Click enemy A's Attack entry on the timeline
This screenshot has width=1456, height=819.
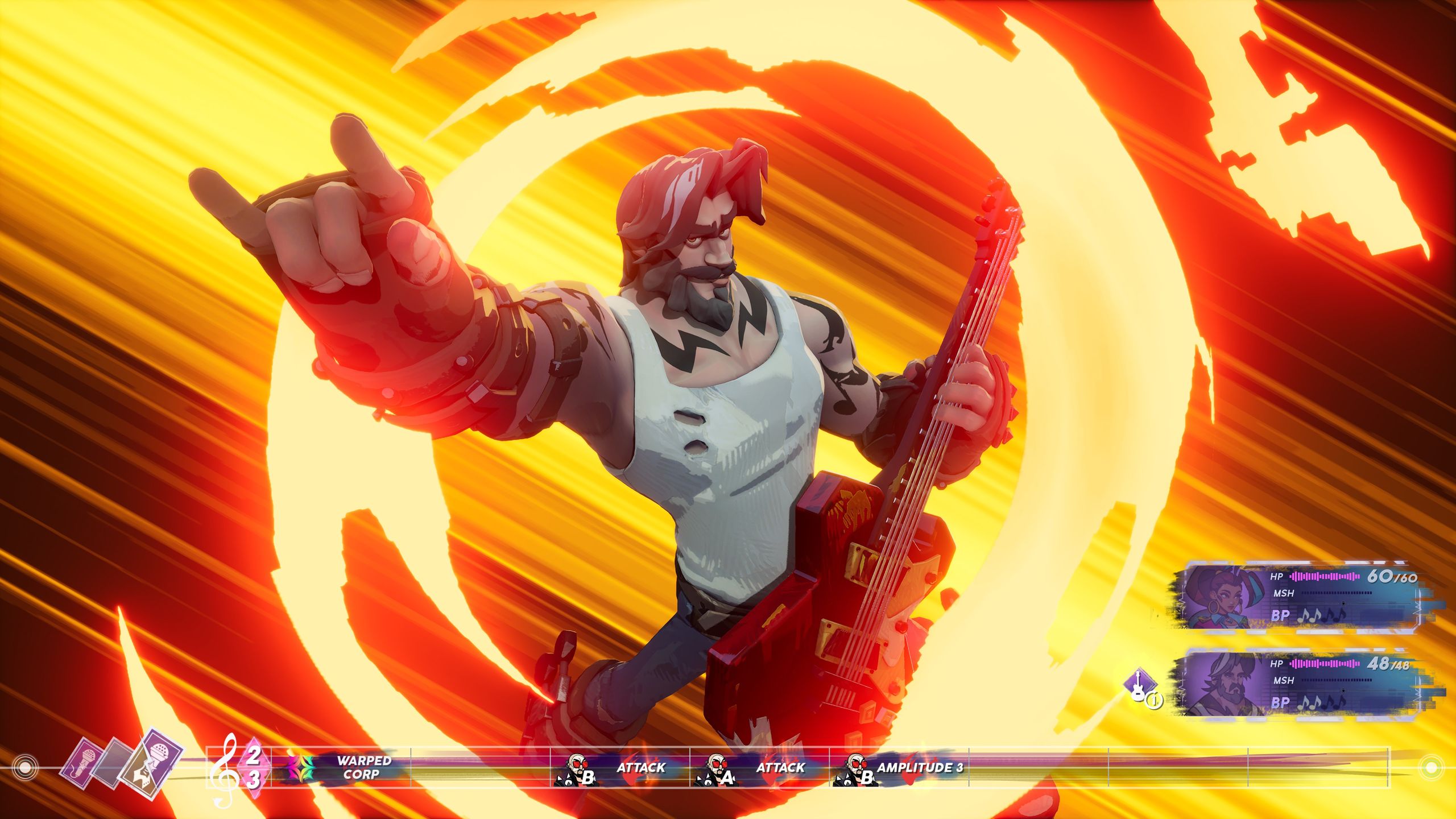(x=759, y=768)
